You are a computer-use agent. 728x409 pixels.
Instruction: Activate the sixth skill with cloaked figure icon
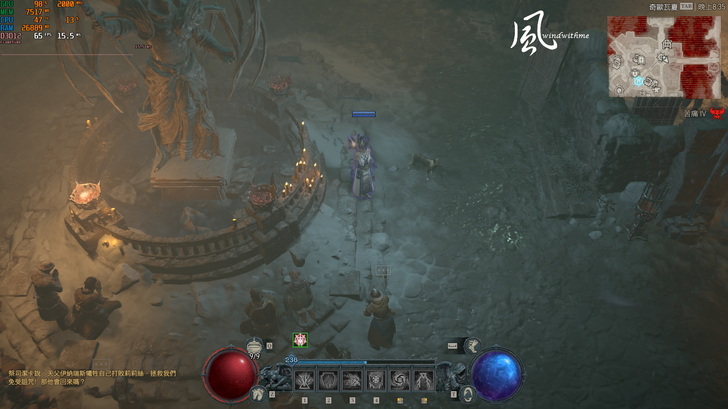coord(423,380)
